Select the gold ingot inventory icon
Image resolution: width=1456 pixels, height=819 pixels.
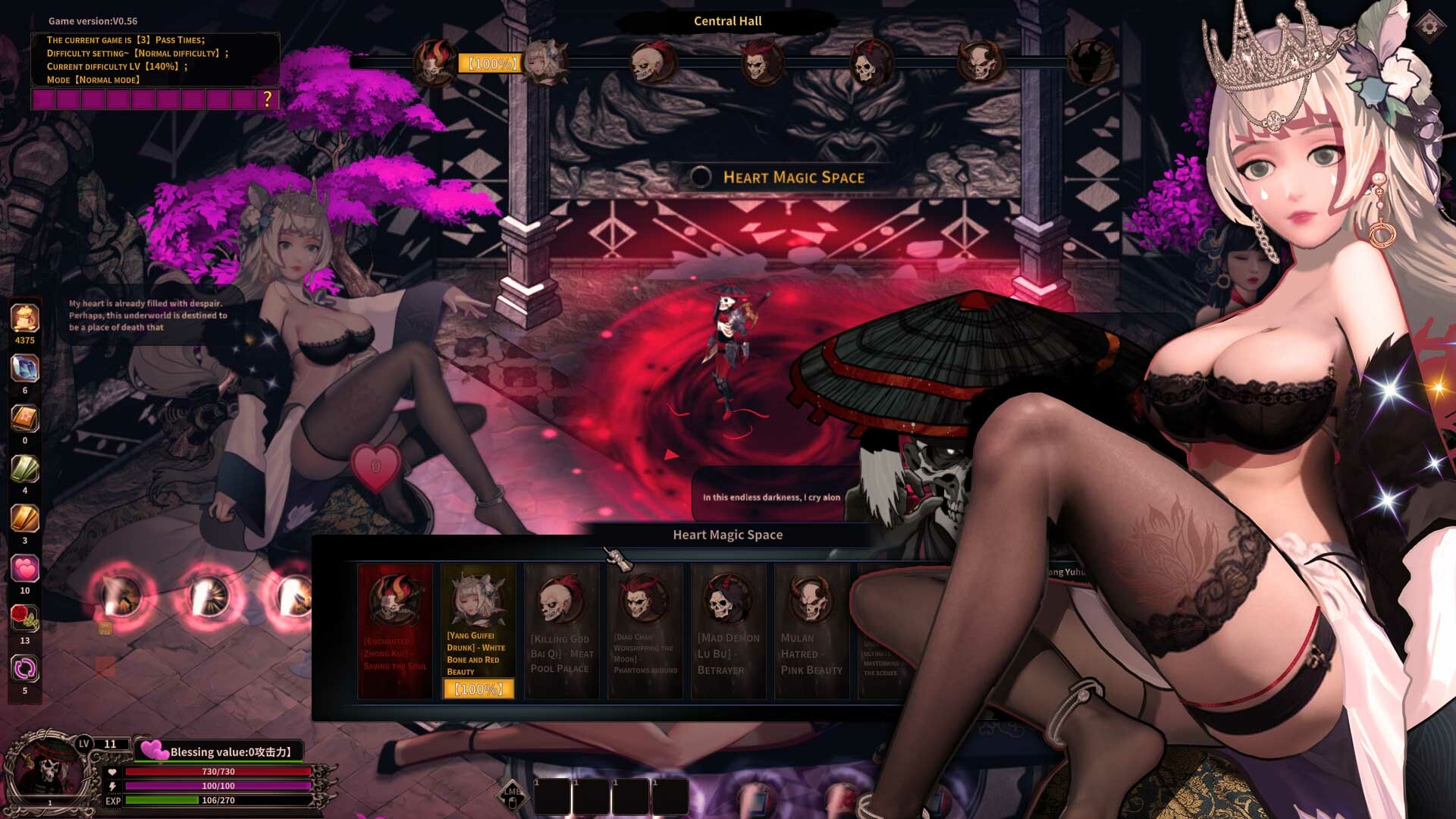click(x=24, y=518)
